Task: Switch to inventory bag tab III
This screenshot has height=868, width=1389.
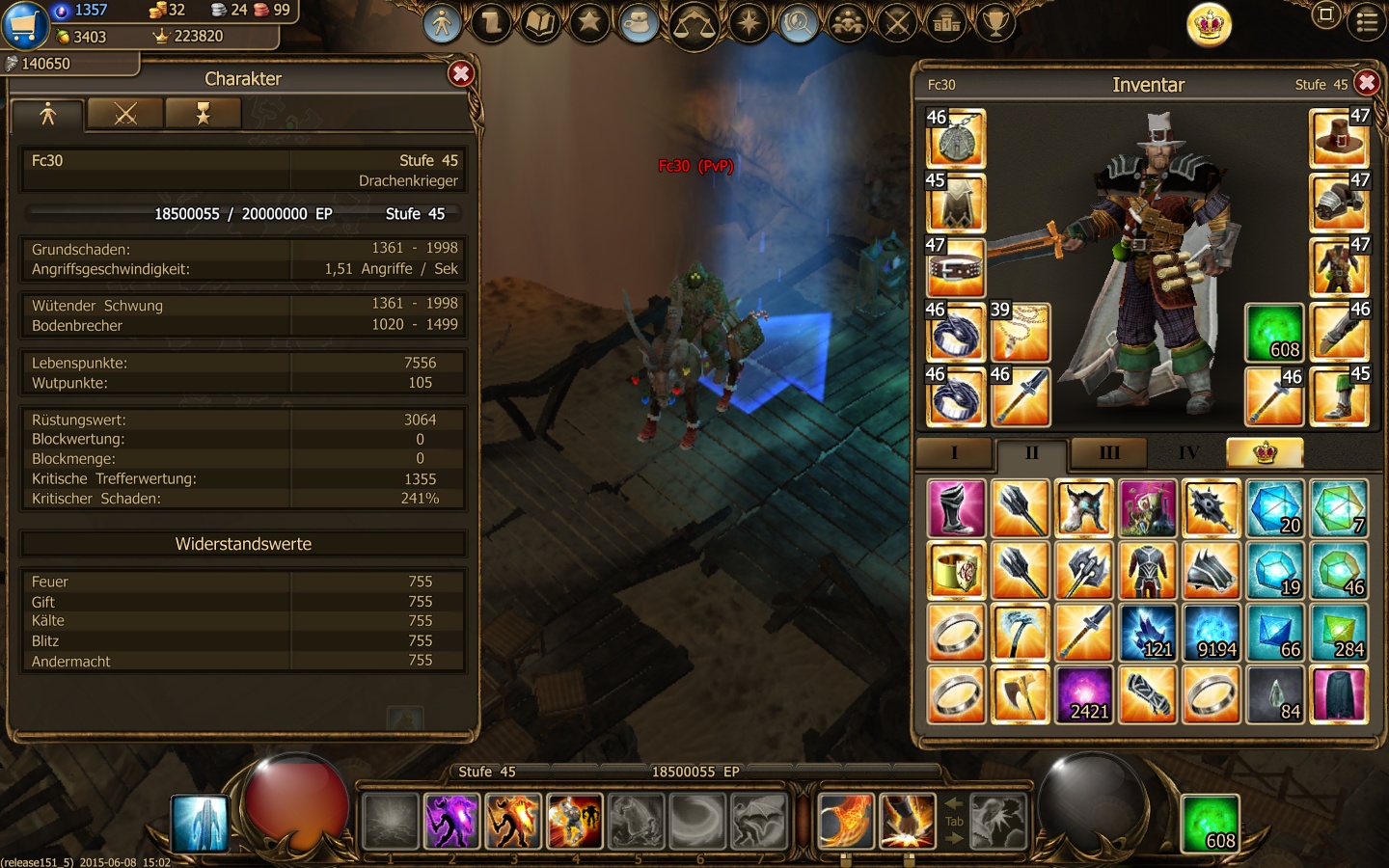Action: tap(1109, 452)
